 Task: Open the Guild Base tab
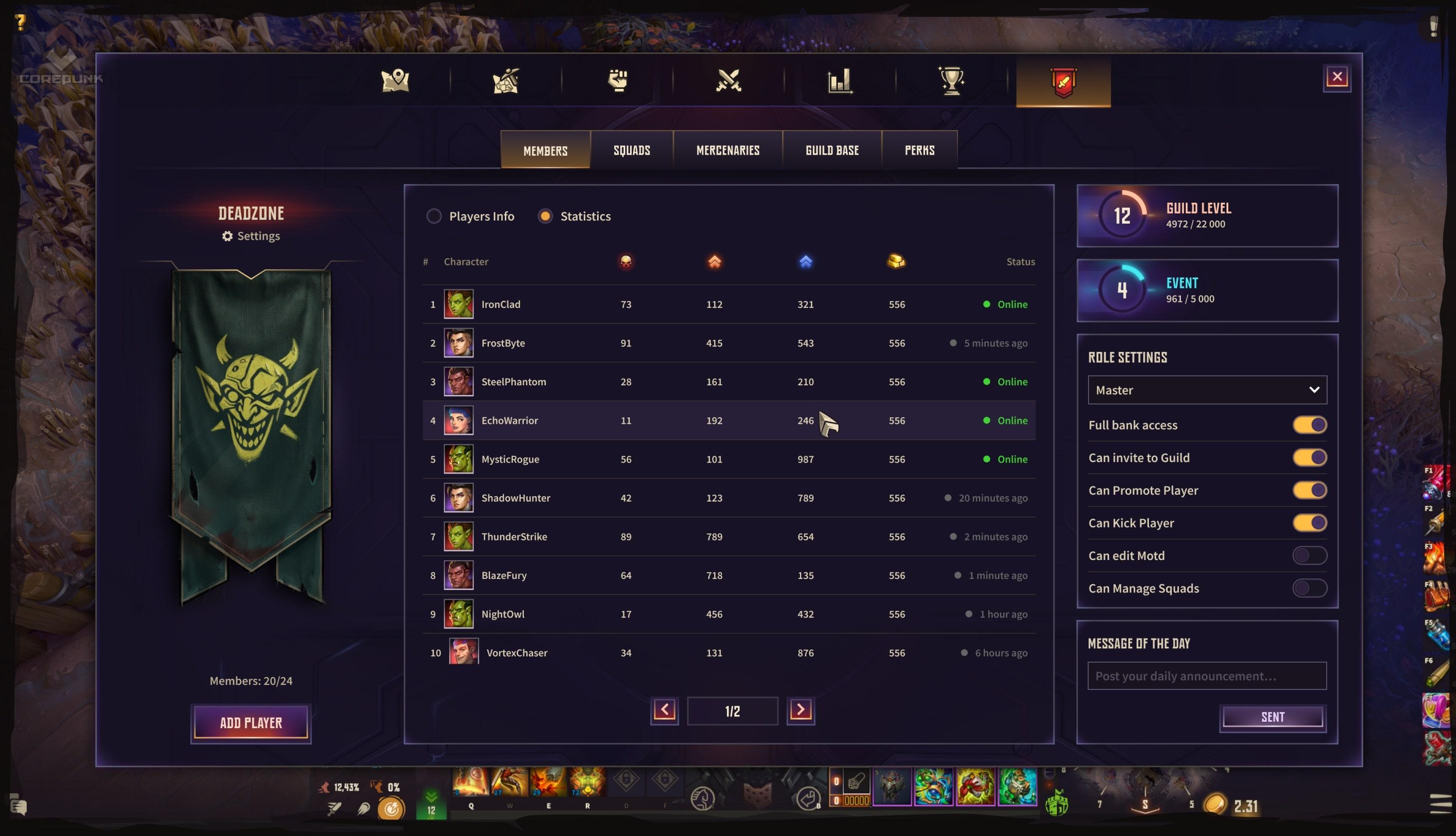tap(832, 150)
